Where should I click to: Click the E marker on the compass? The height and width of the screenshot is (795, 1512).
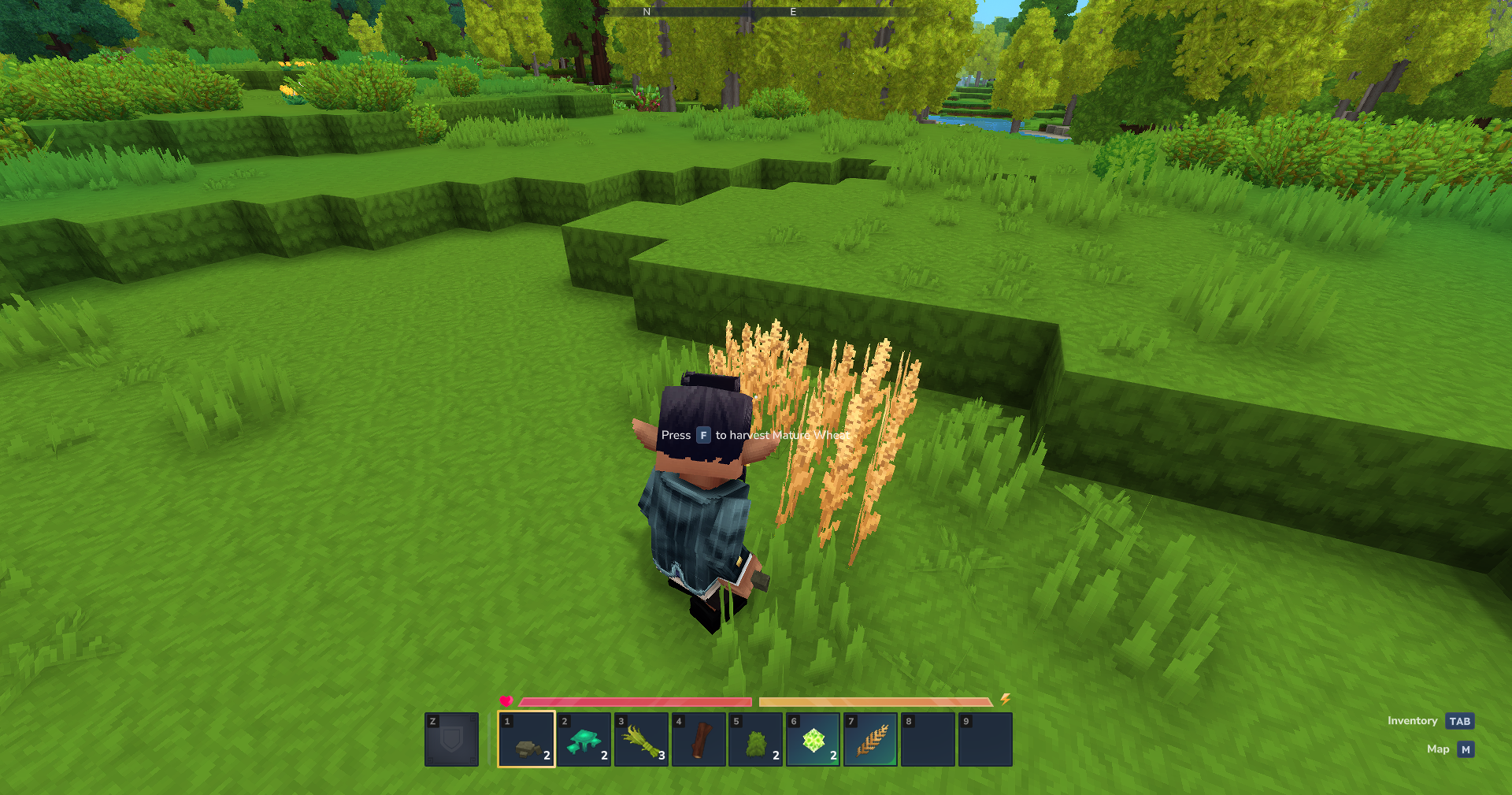(792, 11)
